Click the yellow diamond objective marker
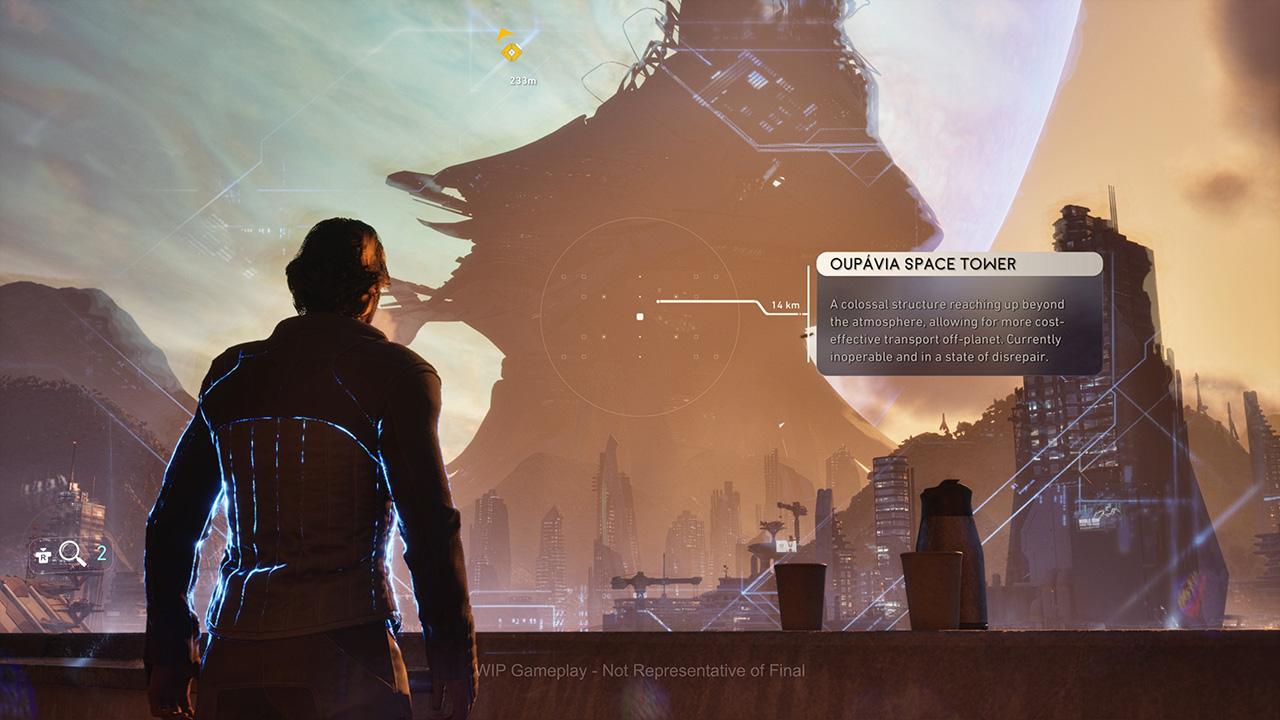Screen dimensions: 1280x720 click(x=511, y=51)
